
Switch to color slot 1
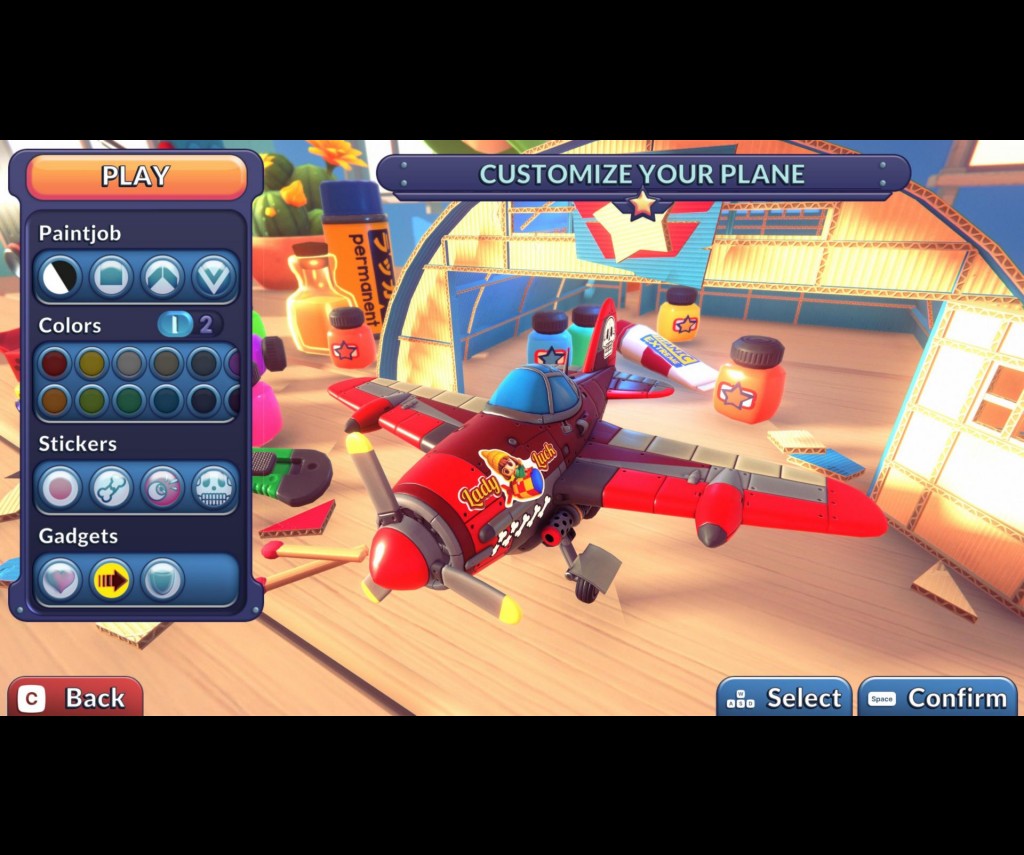tap(175, 324)
